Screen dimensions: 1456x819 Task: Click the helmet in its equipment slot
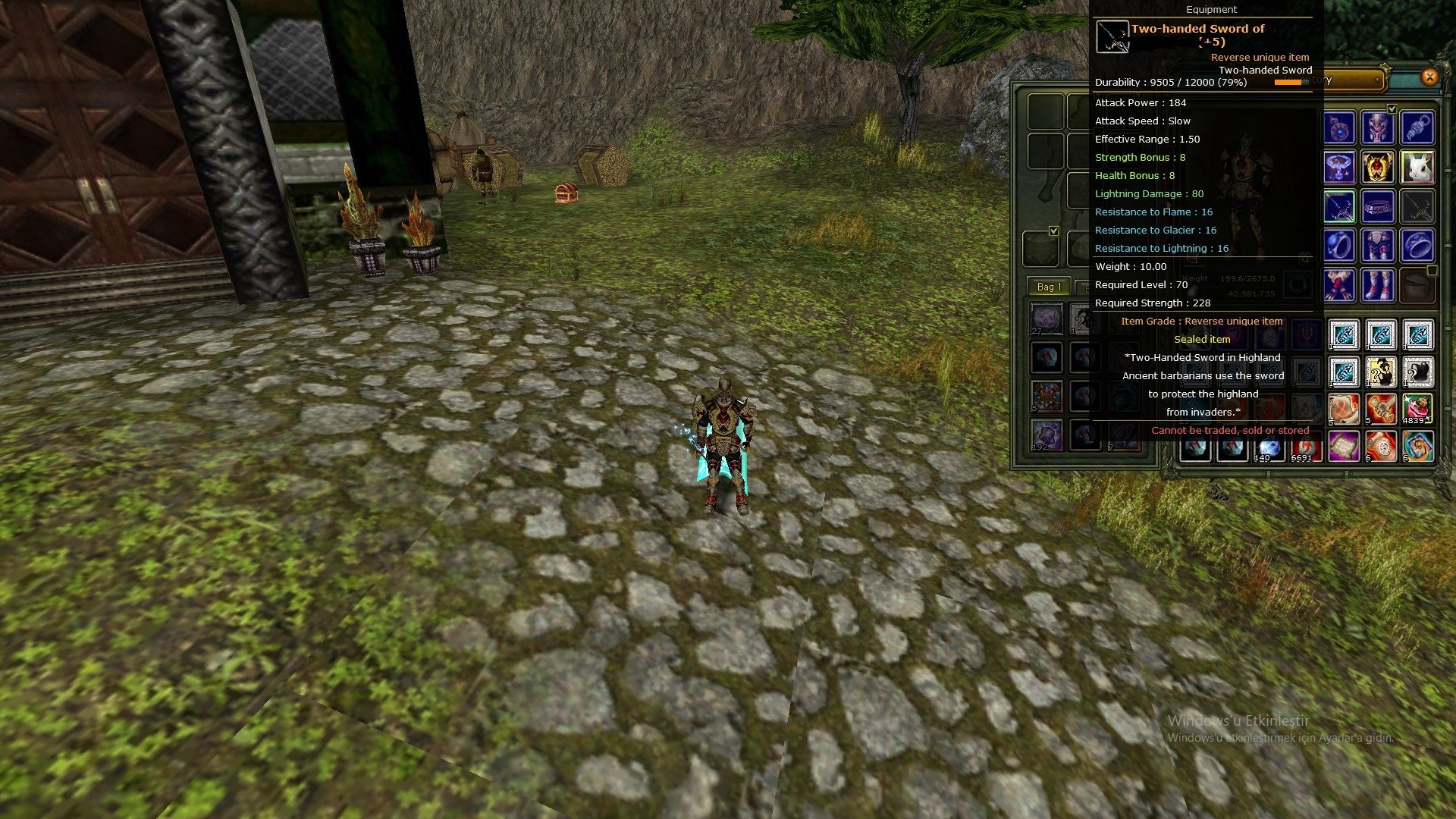pyautogui.click(x=1378, y=127)
